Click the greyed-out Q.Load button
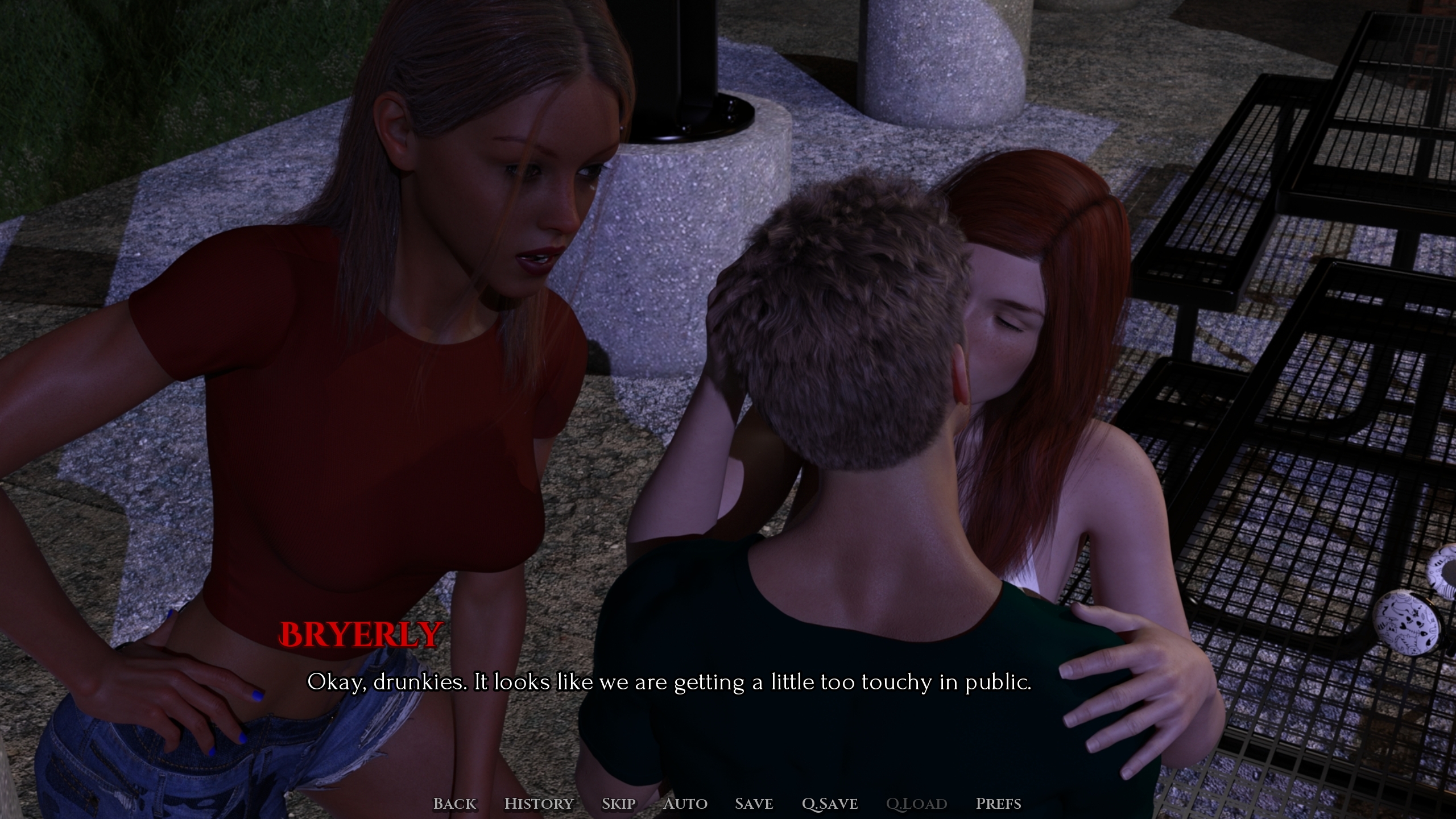The image size is (1456, 819). 916,804
